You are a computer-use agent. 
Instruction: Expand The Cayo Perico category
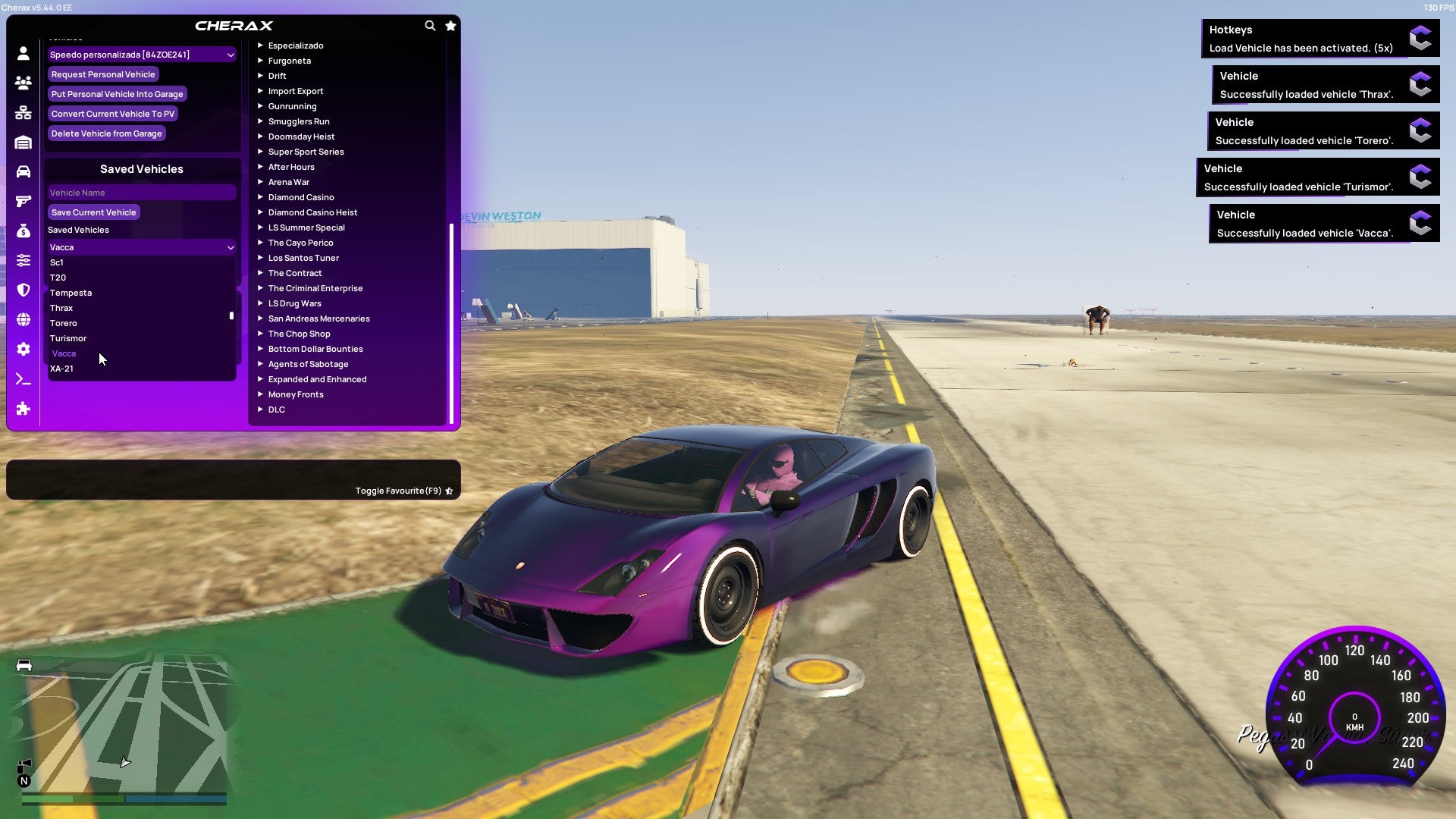coord(300,243)
